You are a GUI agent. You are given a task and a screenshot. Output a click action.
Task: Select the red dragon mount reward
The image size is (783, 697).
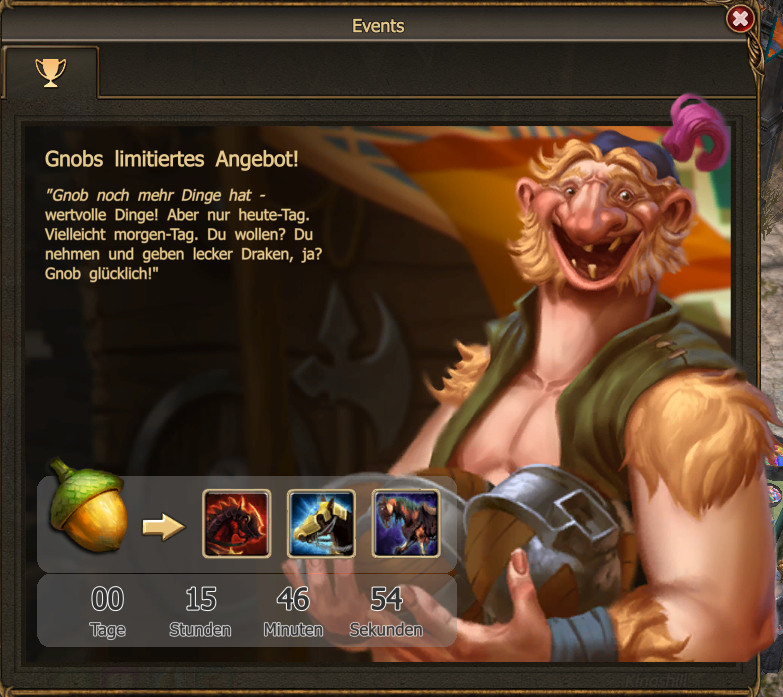(x=237, y=523)
